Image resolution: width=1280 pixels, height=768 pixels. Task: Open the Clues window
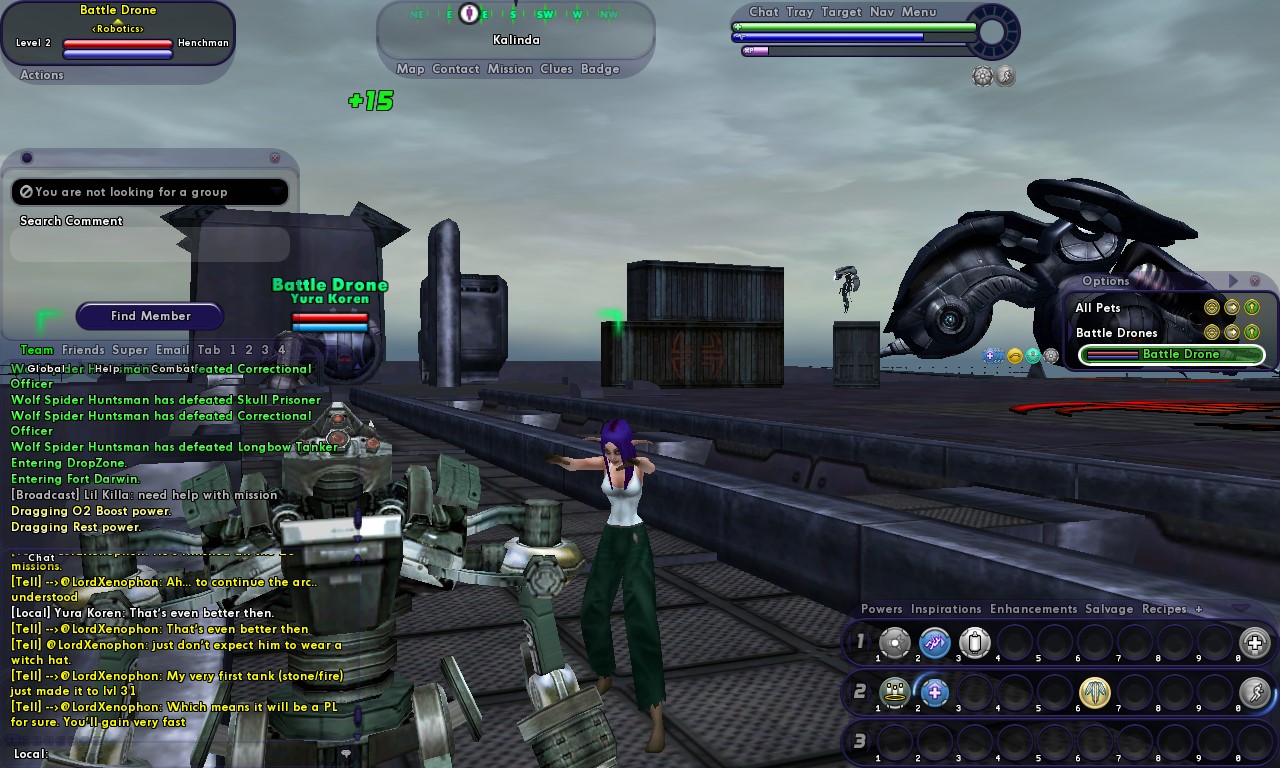(556, 69)
